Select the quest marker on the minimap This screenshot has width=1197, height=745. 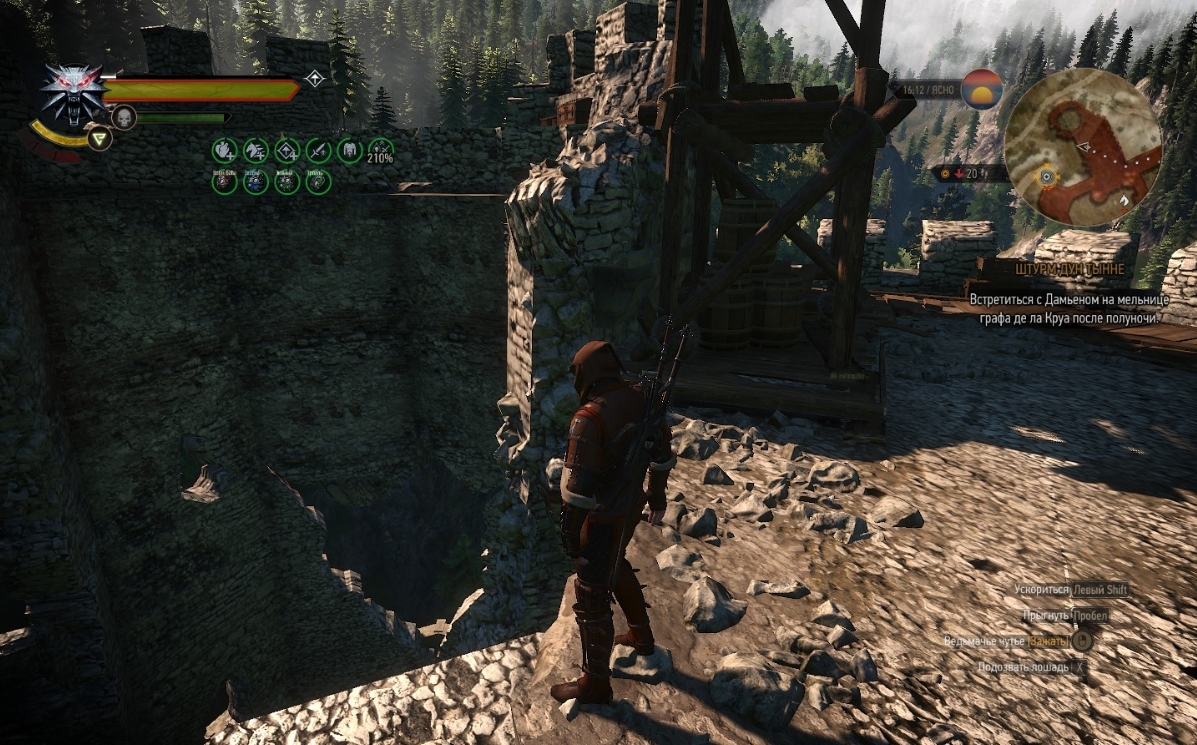click(1047, 176)
